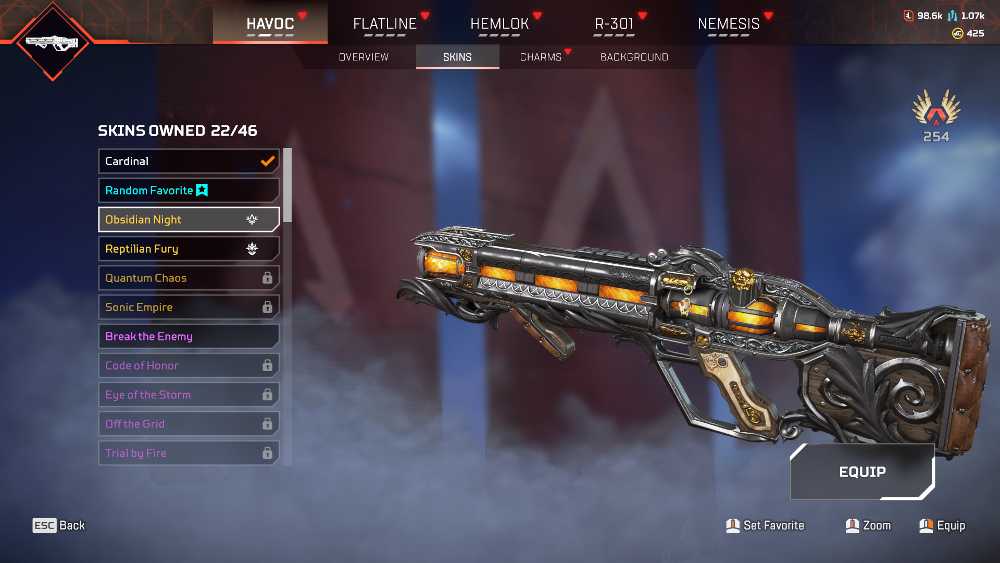The height and width of the screenshot is (563, 1000).
Task: Select the Havoc weapon tab
Action: tap(271, 23)
